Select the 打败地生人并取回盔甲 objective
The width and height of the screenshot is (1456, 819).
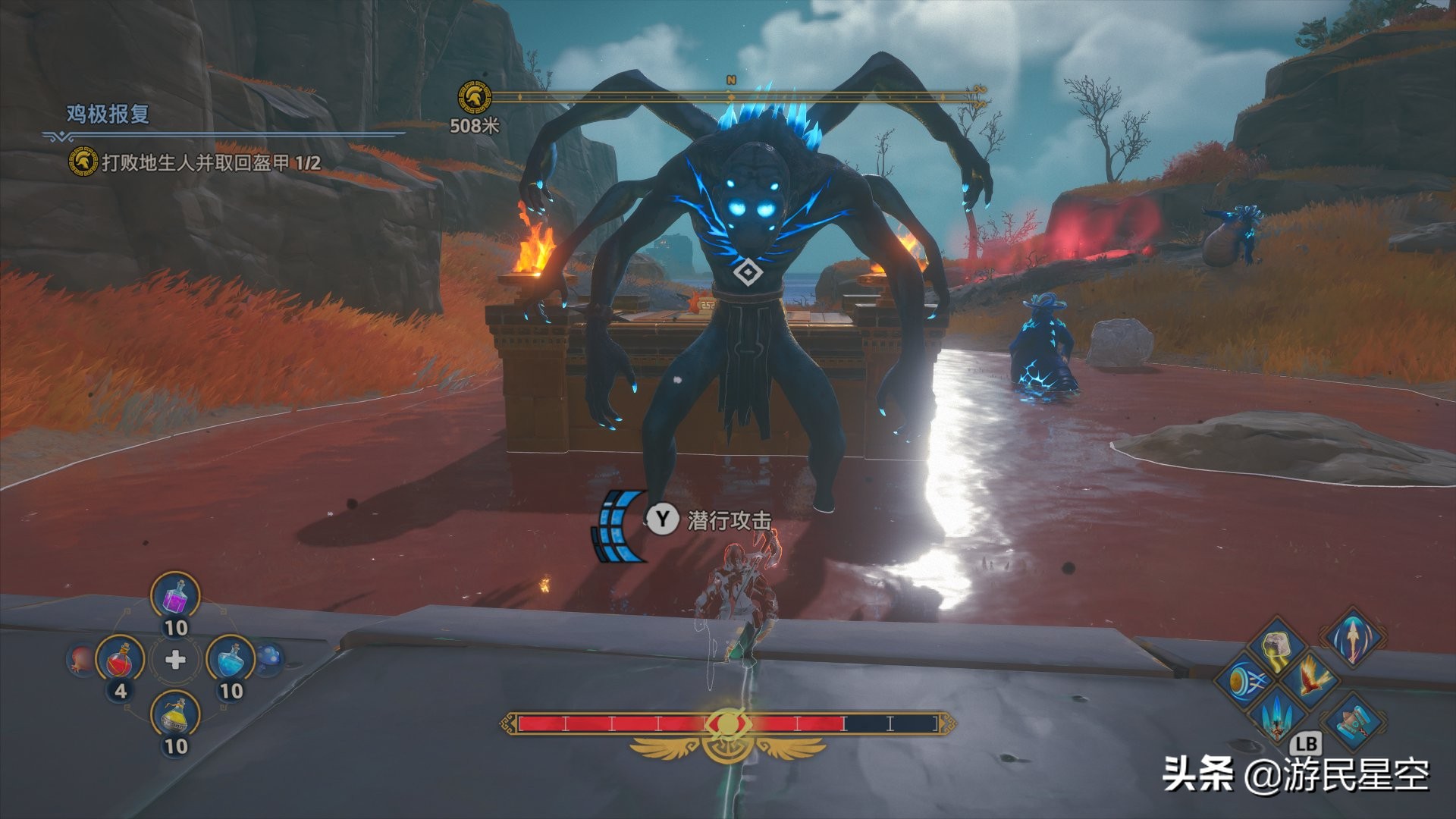[x=211, y=162]
